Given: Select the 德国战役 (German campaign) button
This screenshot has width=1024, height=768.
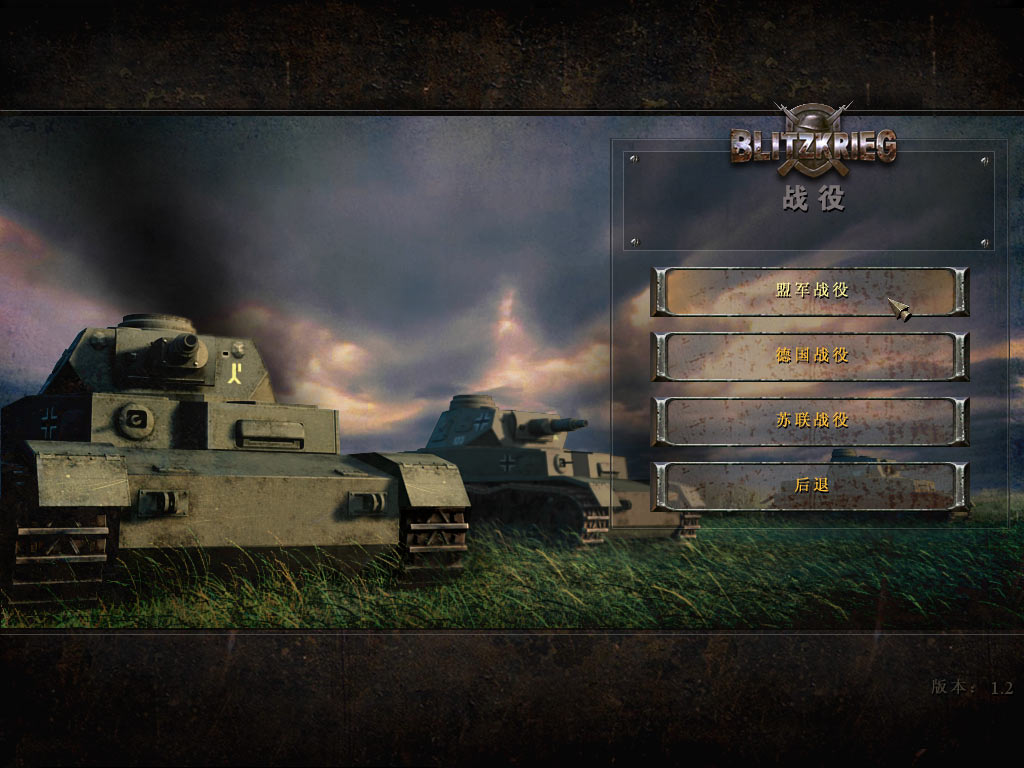Looking at the screenshot, I should pyautogui.click(x=810, y=356).
